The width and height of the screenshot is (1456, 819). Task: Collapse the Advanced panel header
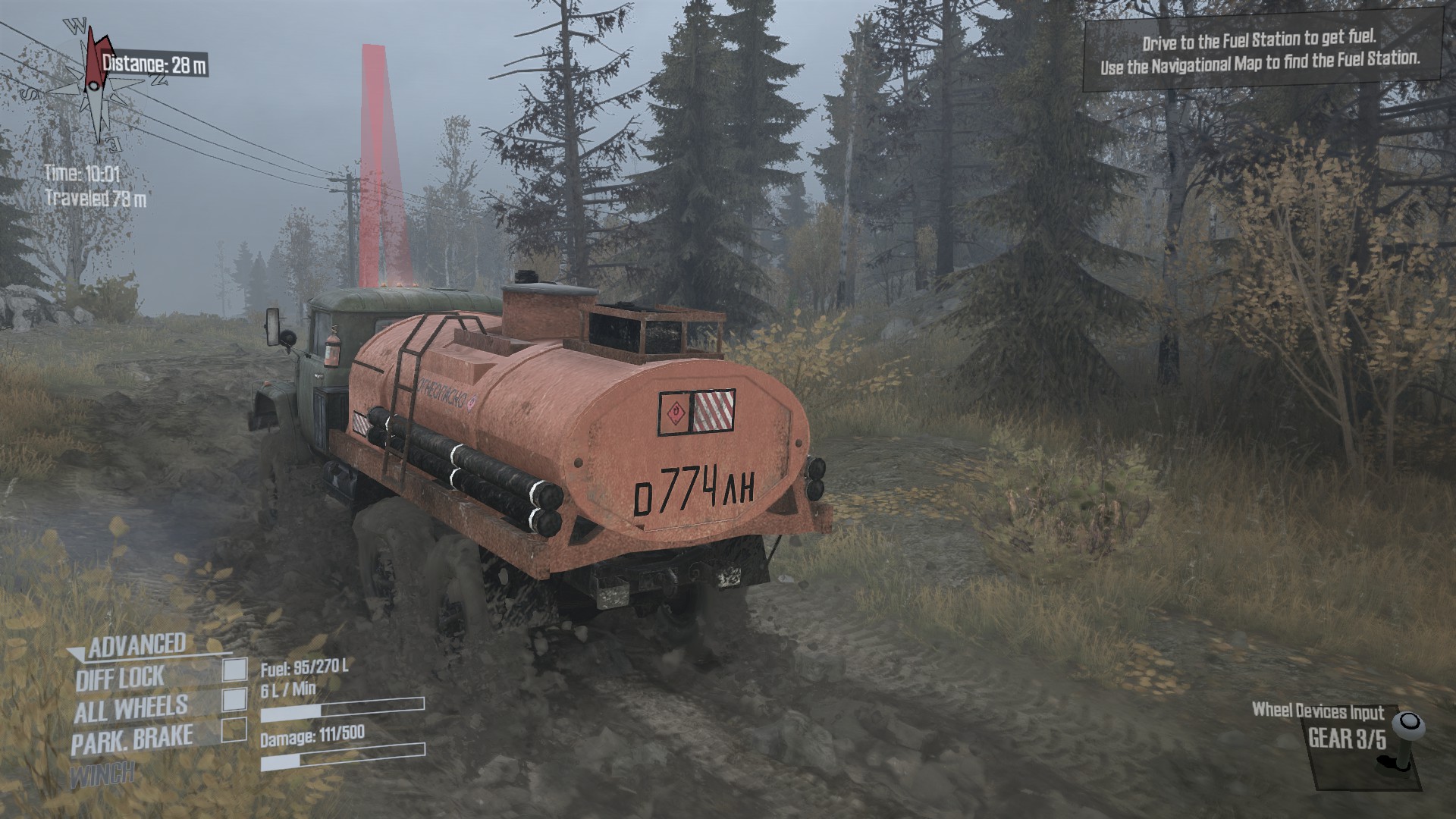coord(135,646)
